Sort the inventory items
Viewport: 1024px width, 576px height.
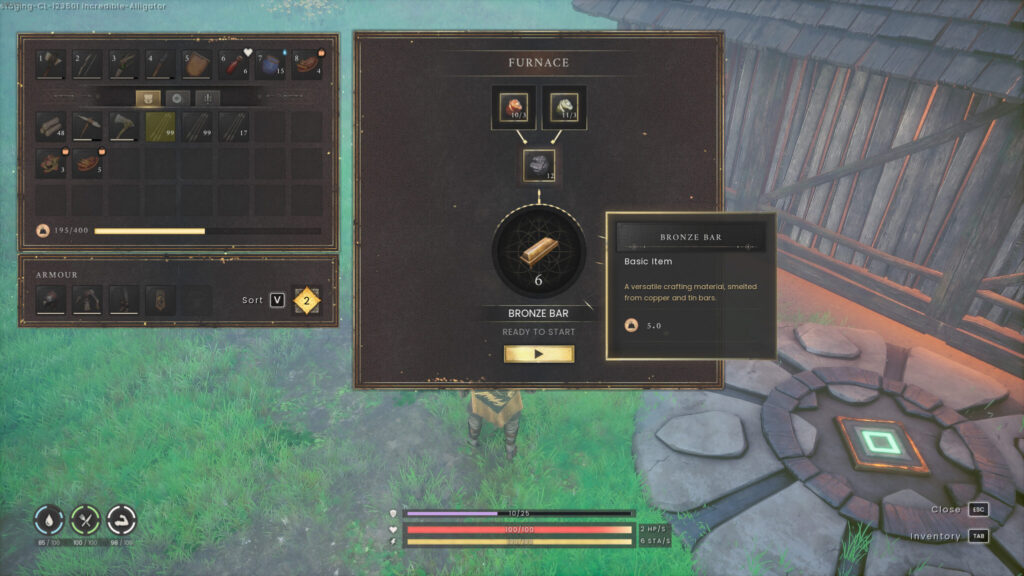click(x=277, y=300)
